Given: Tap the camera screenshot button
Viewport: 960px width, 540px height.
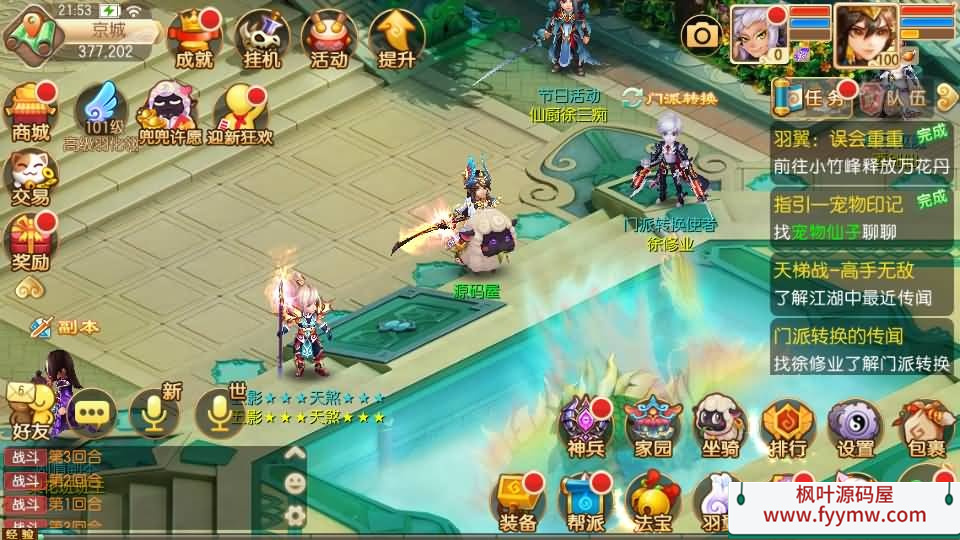Looking at the screenshot, I should [702, 36].
